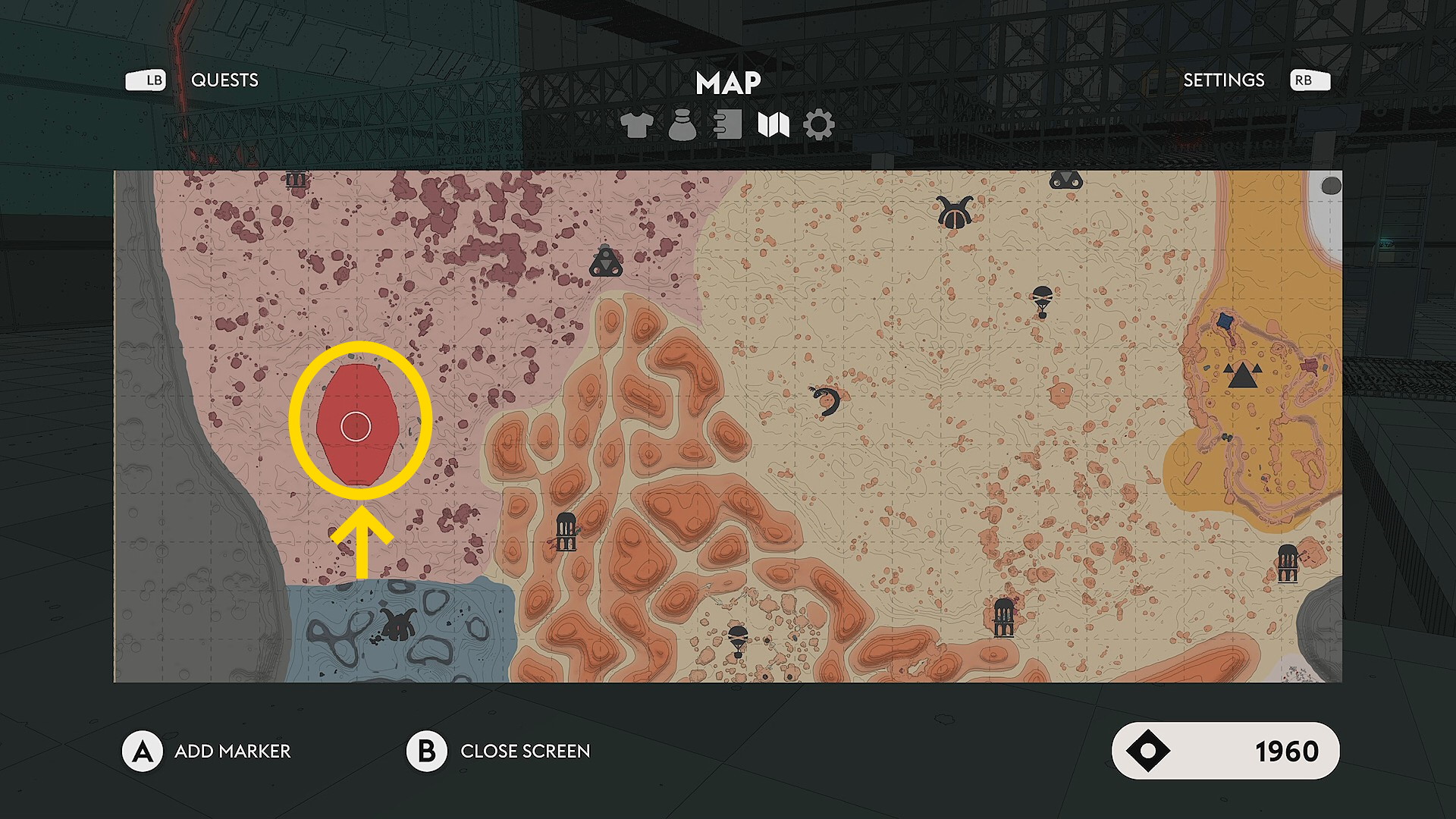The image size is (1456, 819).
Task: Select the red highlighted zone on map
Action: [356, 425]
